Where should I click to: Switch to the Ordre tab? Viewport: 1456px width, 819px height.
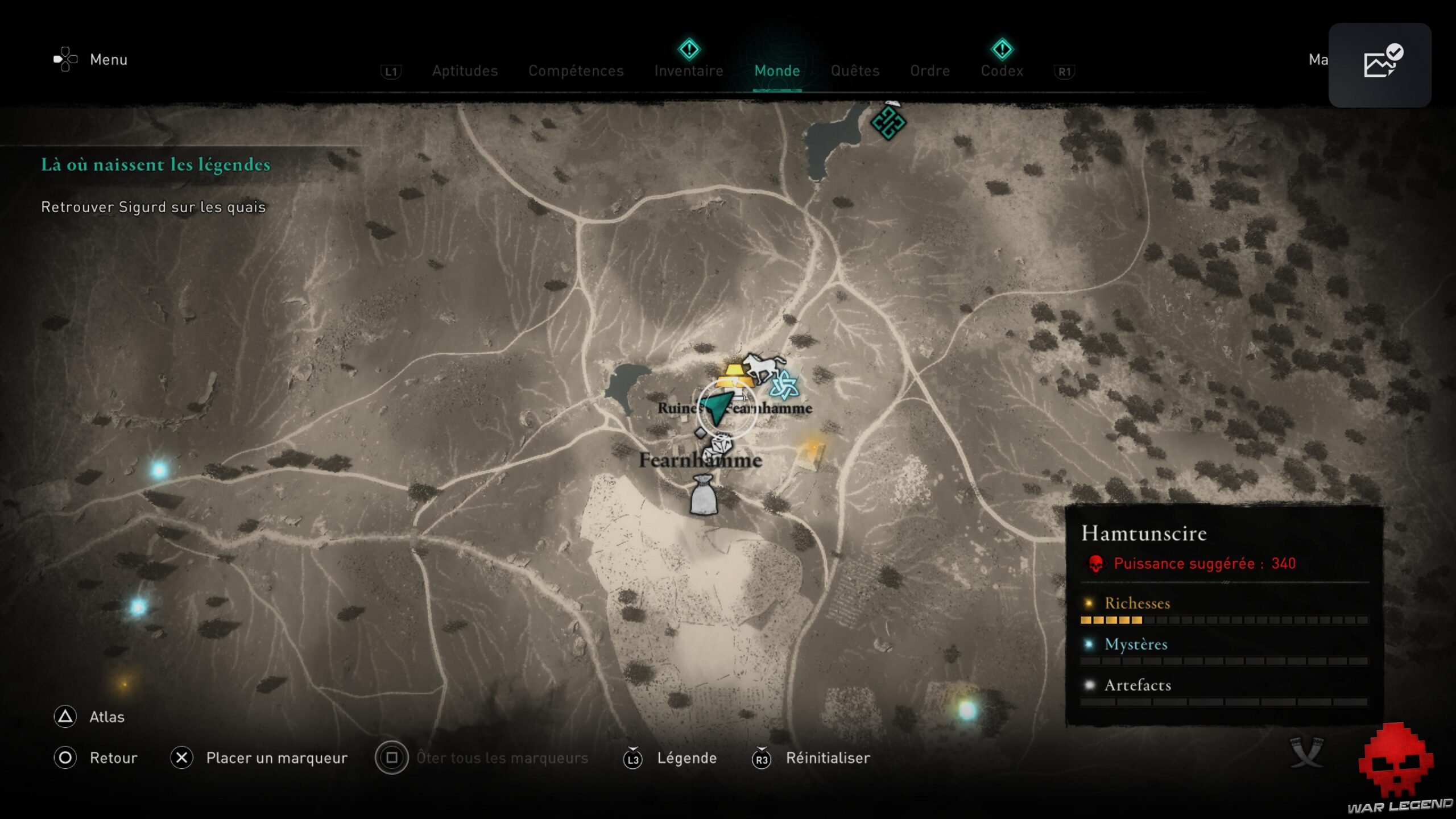point(929,71)
